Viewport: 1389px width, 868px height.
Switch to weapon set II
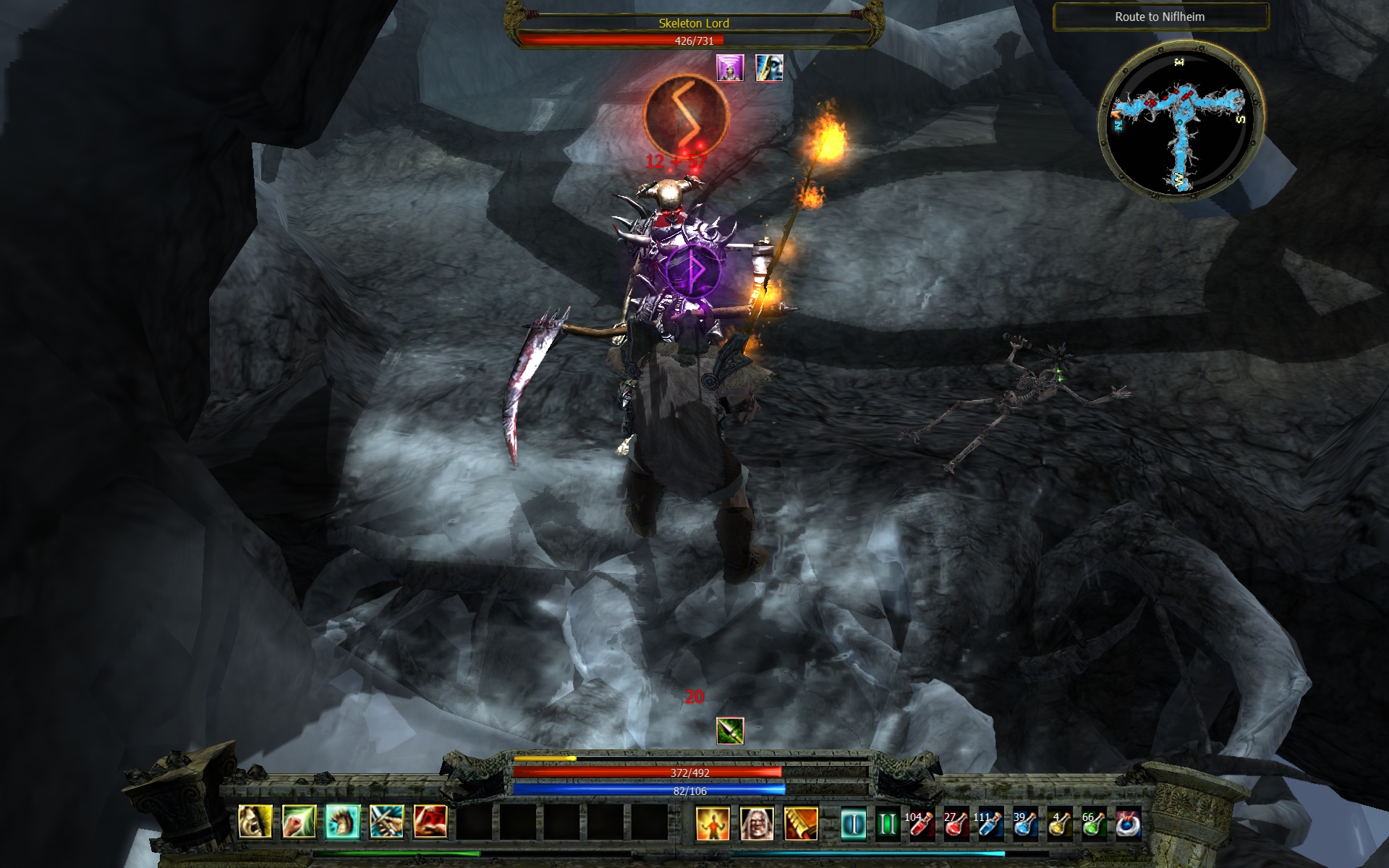(x=887, y=824)
